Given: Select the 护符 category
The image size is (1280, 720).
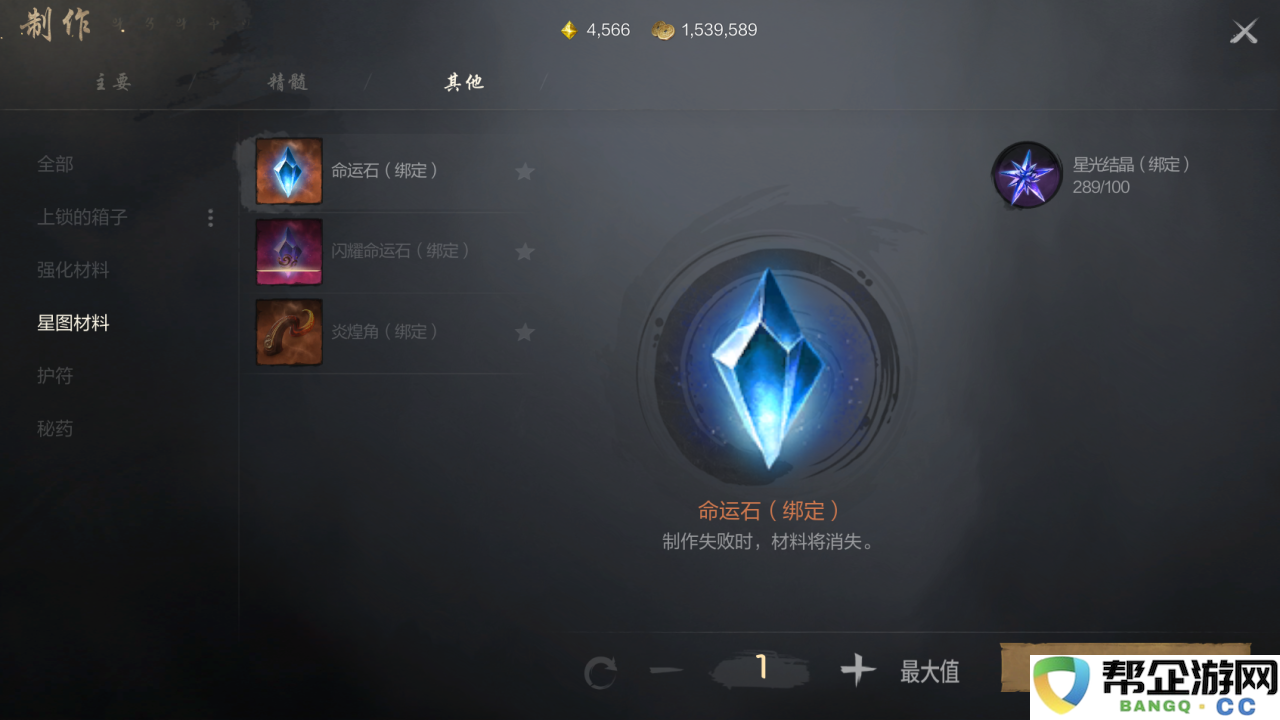Looking at the screenshot, I should click(55, 375).
